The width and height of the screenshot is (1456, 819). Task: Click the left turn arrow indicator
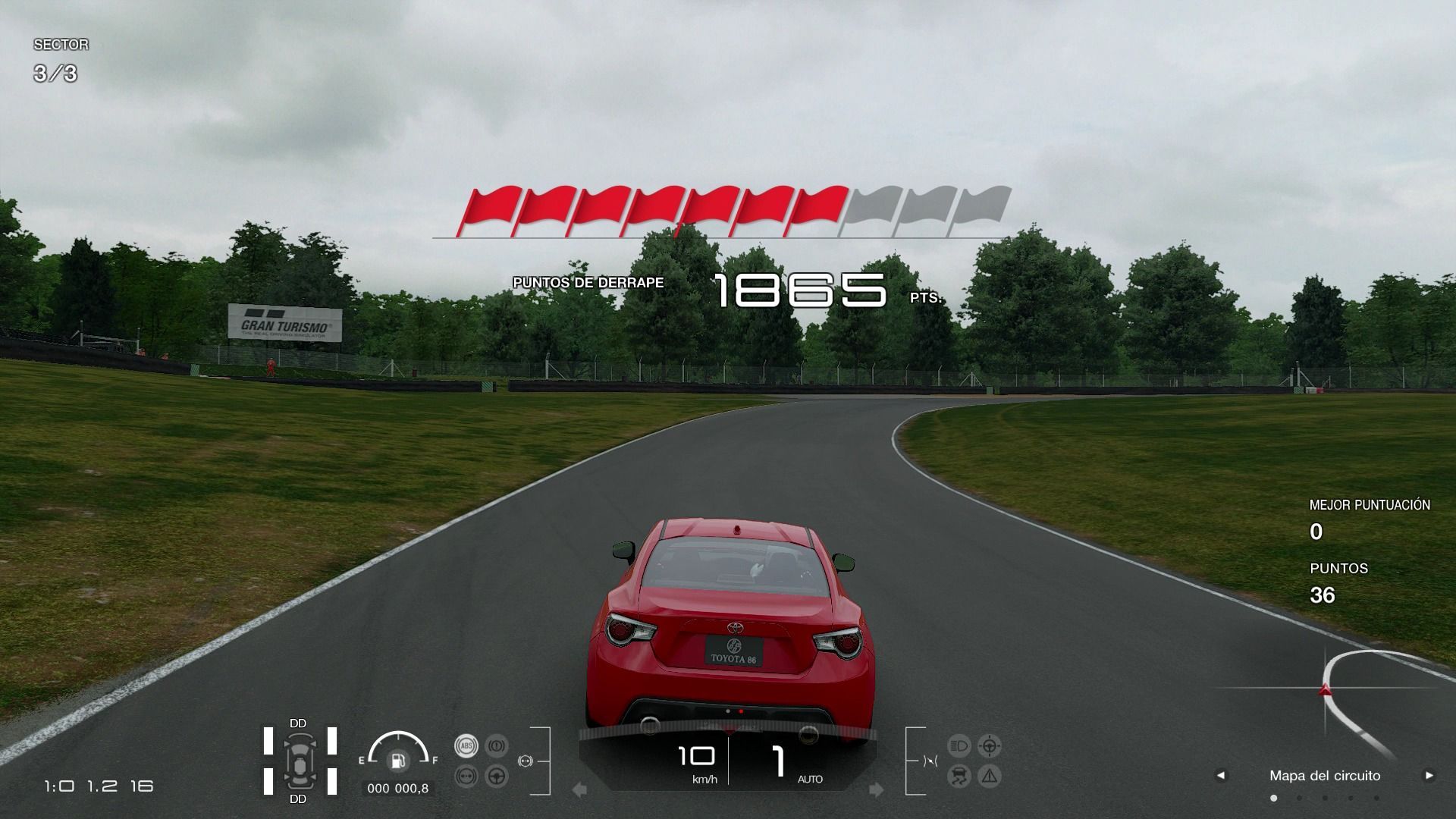[x=580, y=790]
